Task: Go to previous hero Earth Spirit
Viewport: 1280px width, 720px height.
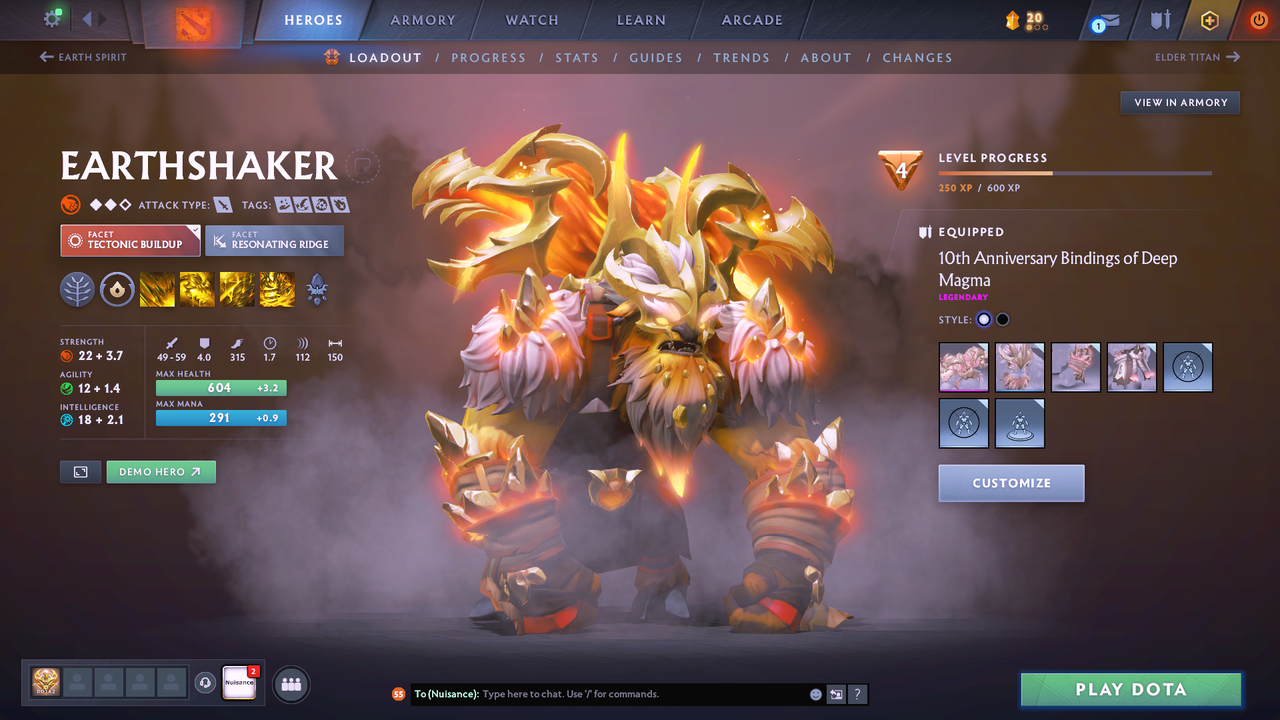Action: pos(84,57)
